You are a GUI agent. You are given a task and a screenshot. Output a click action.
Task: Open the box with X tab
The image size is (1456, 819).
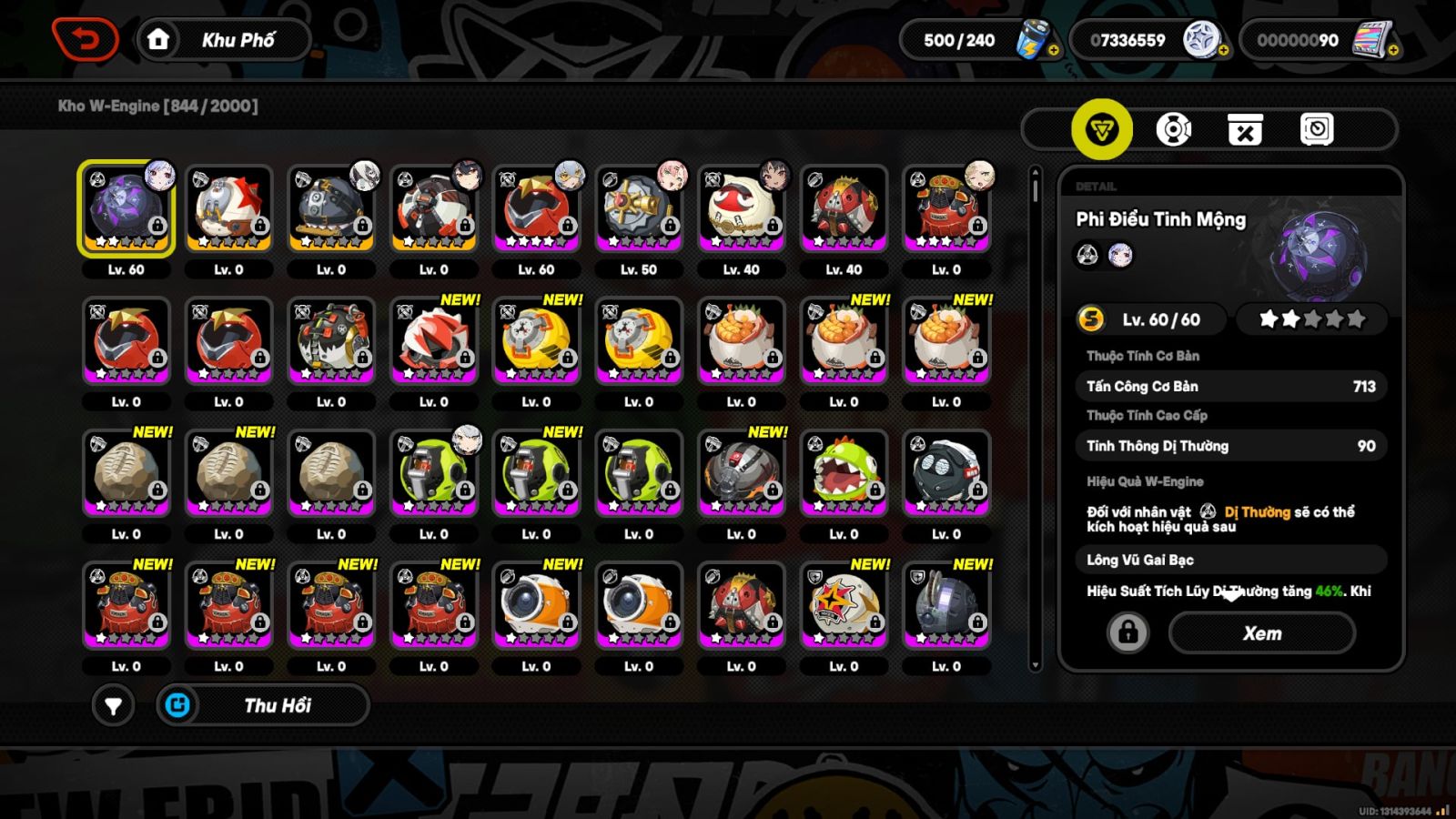pyautogui.click(x=1245, y=129)
